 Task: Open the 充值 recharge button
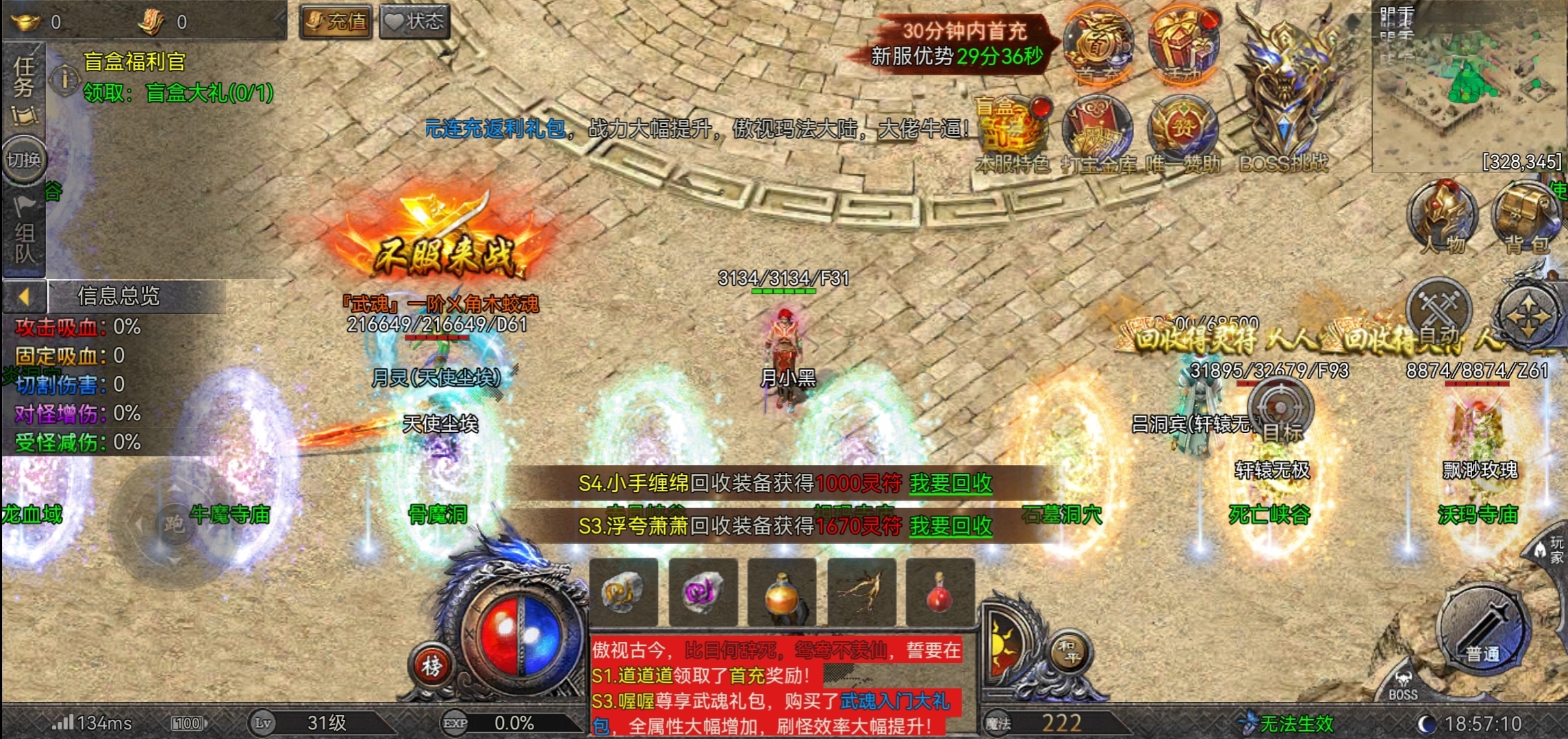point(337,22)
